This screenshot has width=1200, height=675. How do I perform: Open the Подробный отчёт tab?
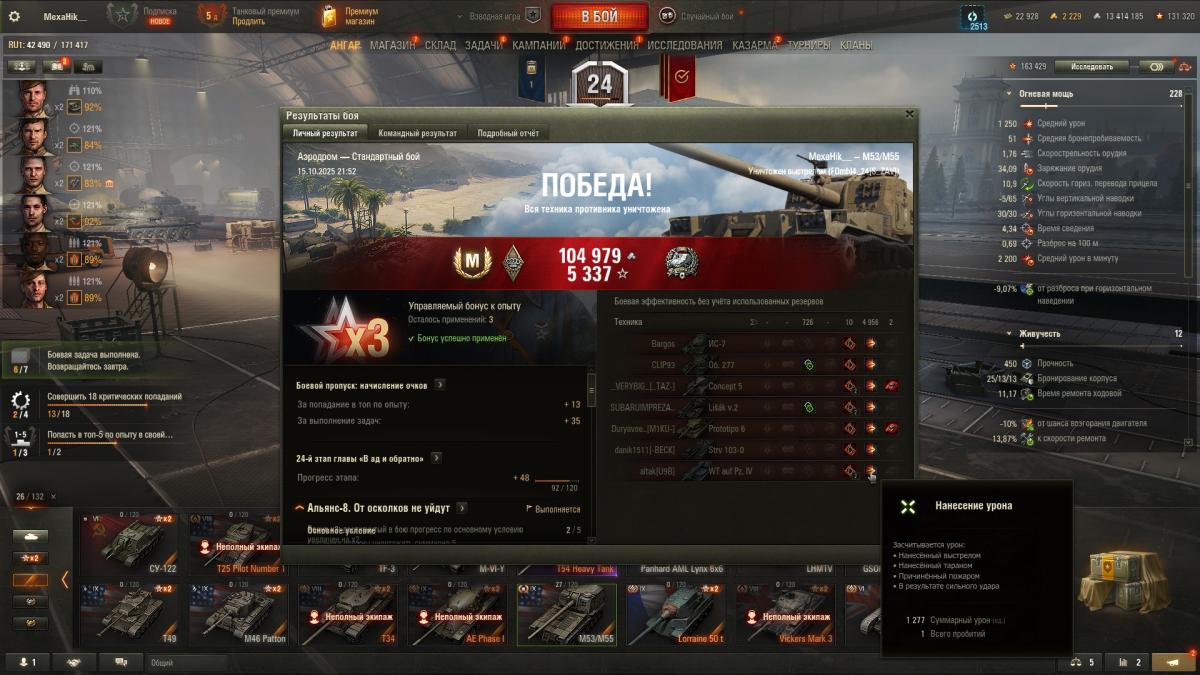[508, 133]
